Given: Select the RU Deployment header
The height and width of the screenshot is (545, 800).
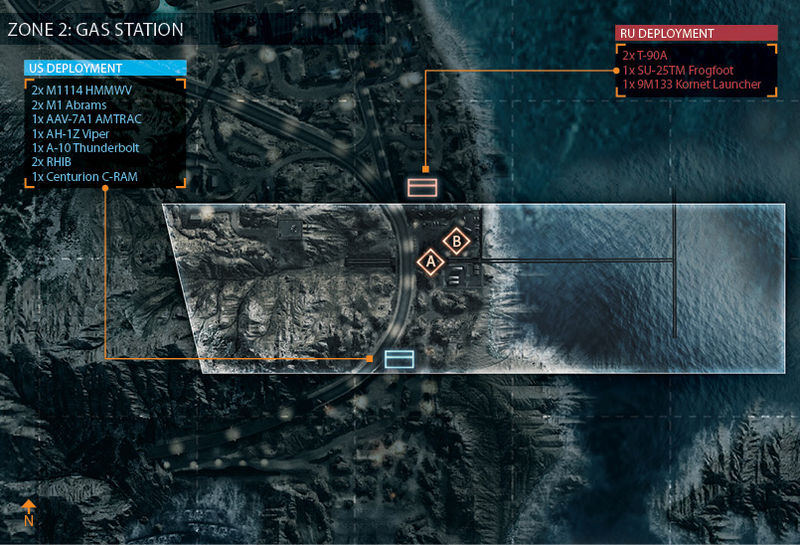Looking at the screenshot, I should (696, 33).
